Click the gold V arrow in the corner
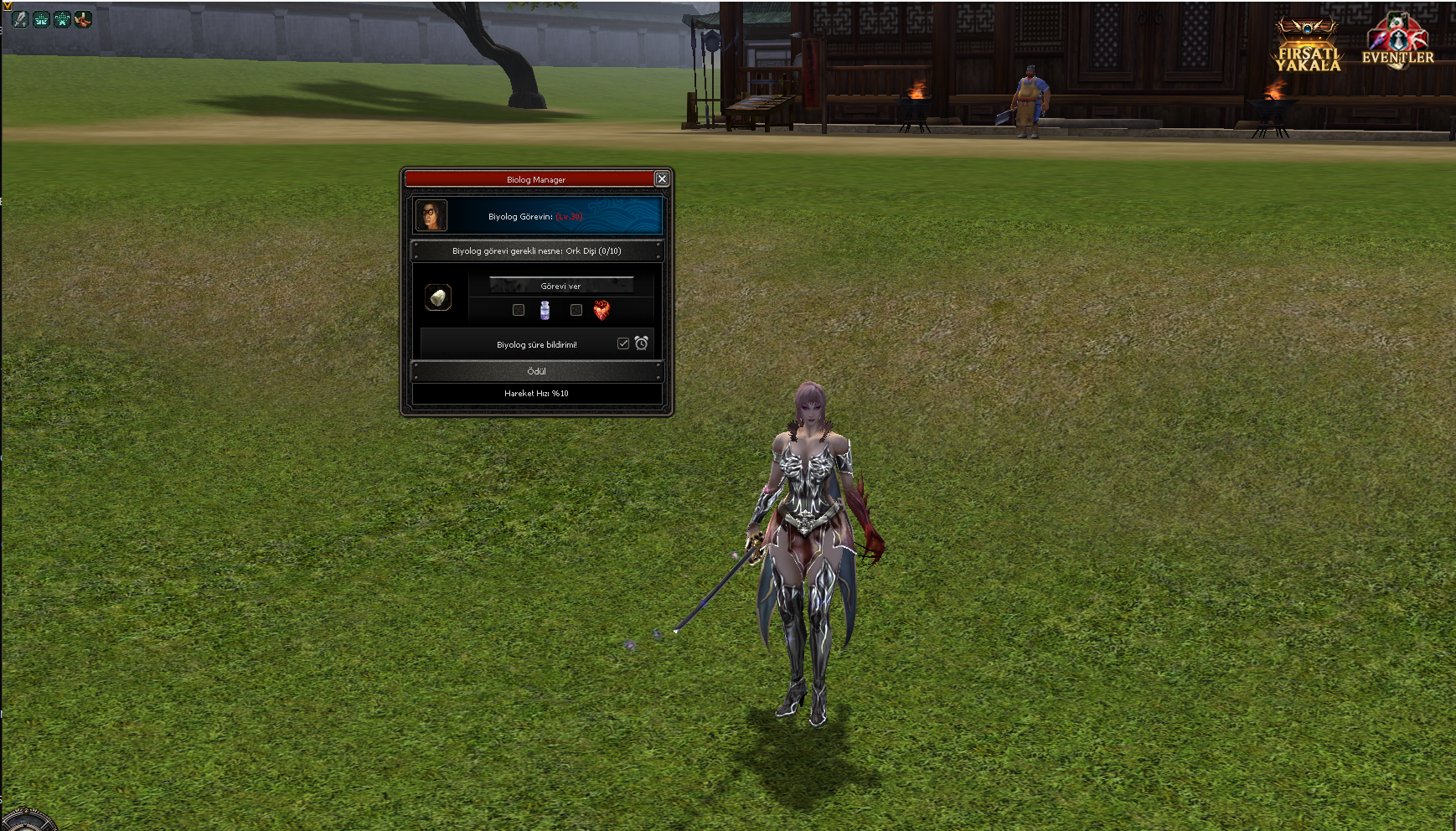 [x=7, y=5]
